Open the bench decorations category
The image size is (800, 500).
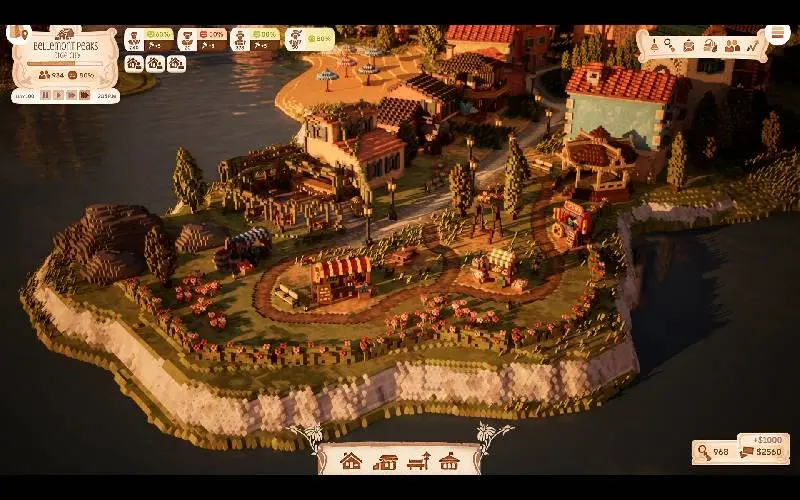click(419, 461)
